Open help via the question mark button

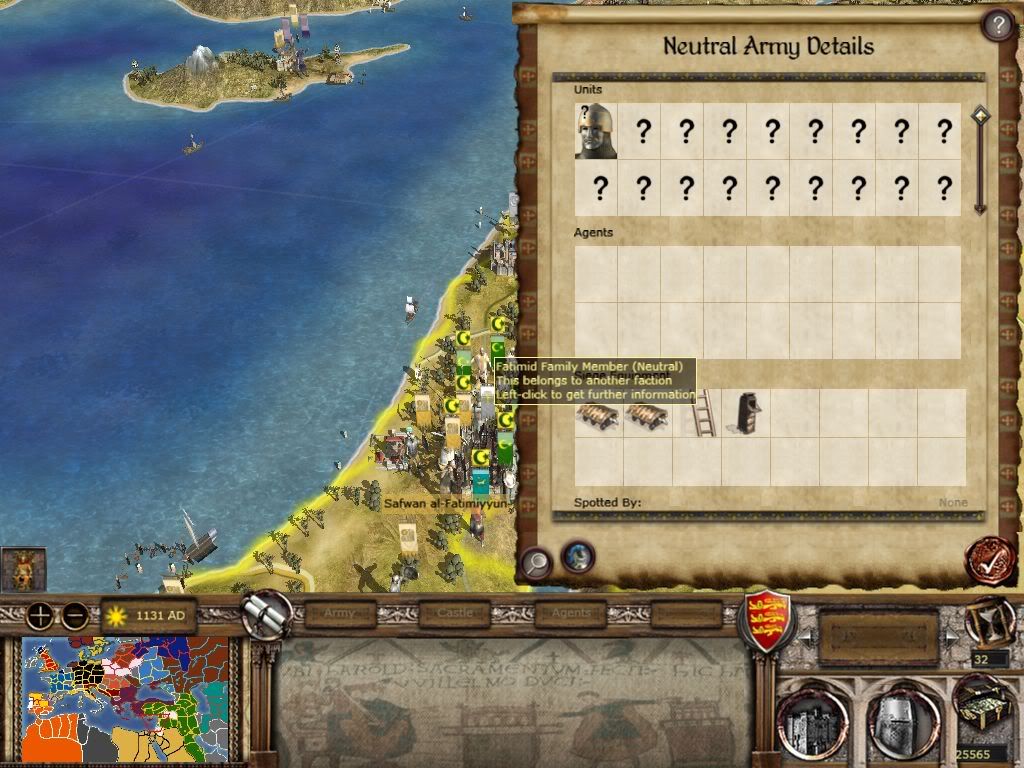tap(997, 25)
